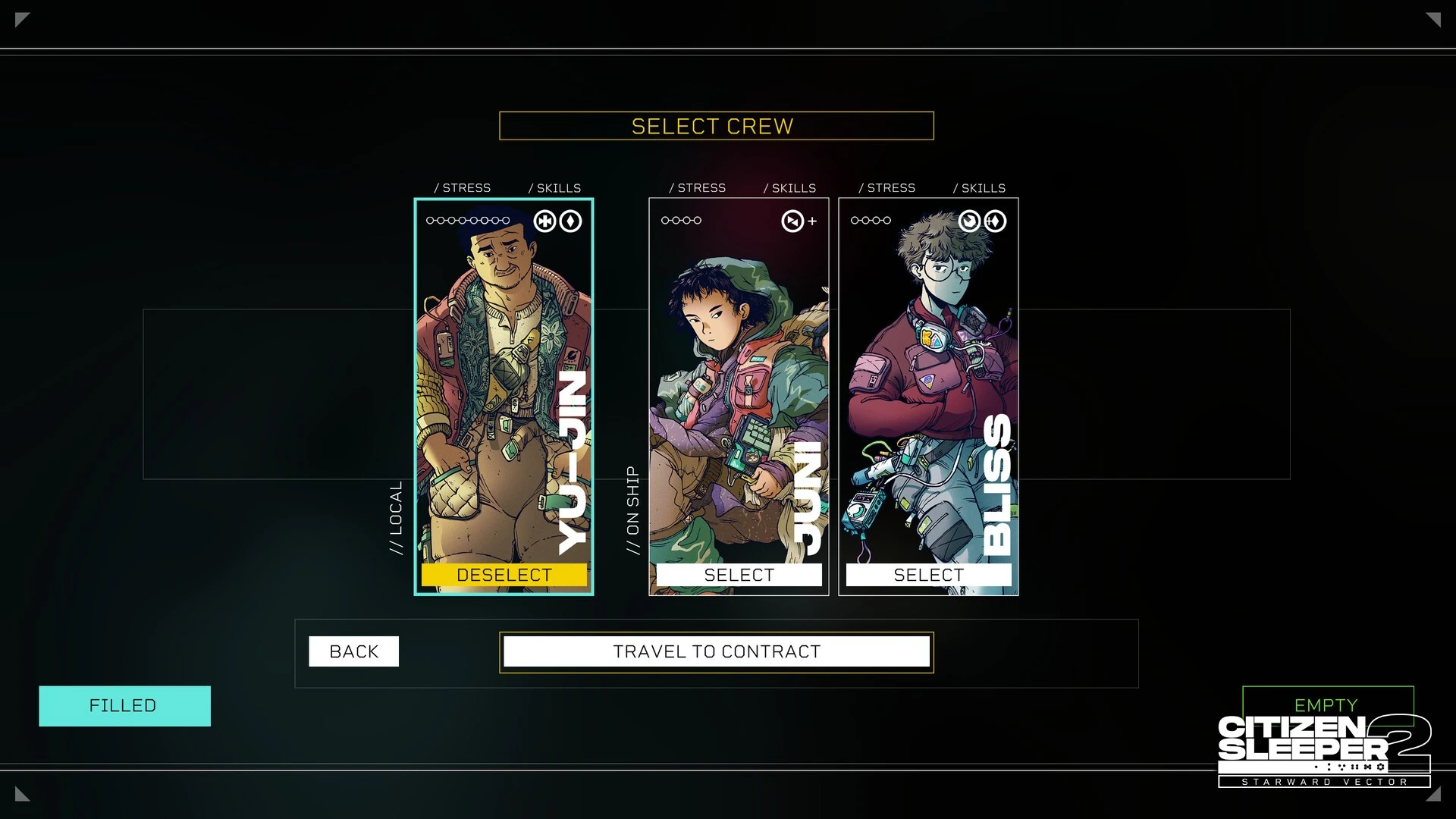Choose Yu-Jin's character portrait card
This screenshot has width=1456, height=819.
click(504, 379)
